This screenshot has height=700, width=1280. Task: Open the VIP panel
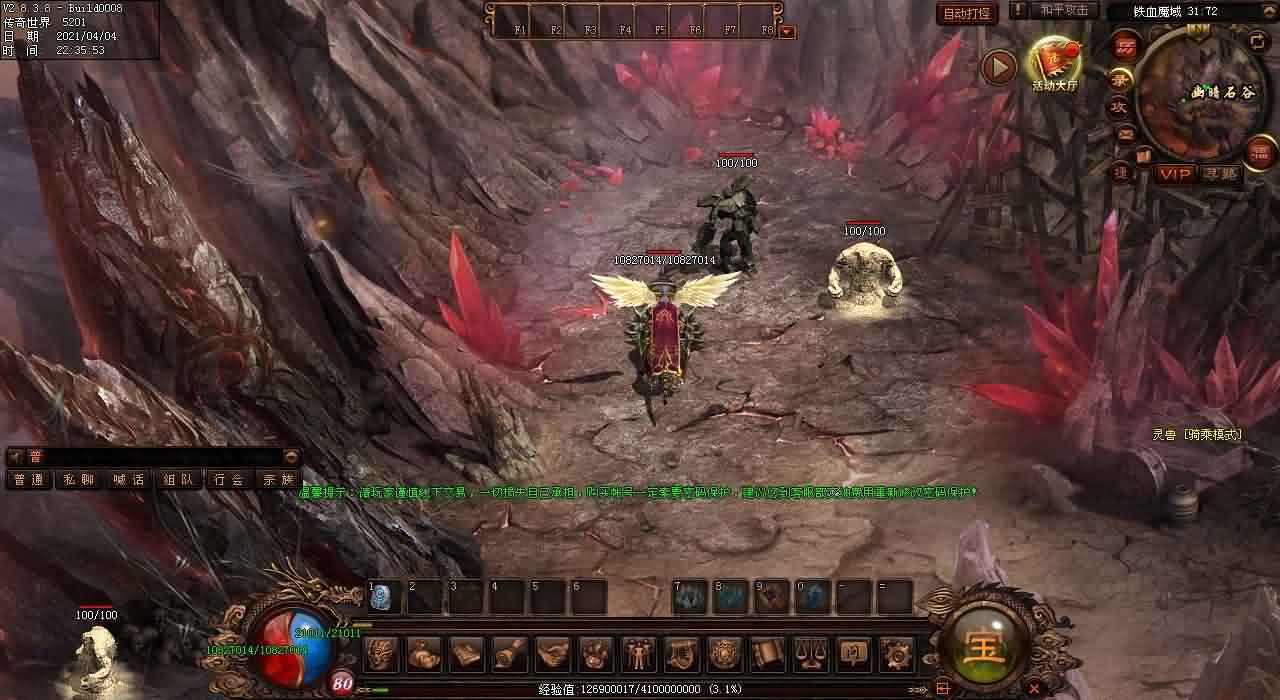click(x=1175, y=174)
